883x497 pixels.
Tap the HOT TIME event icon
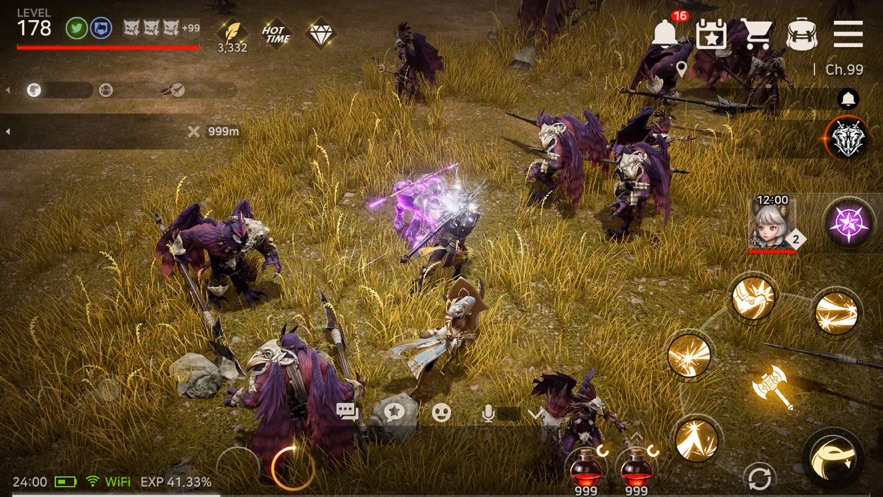pos(276,34)
